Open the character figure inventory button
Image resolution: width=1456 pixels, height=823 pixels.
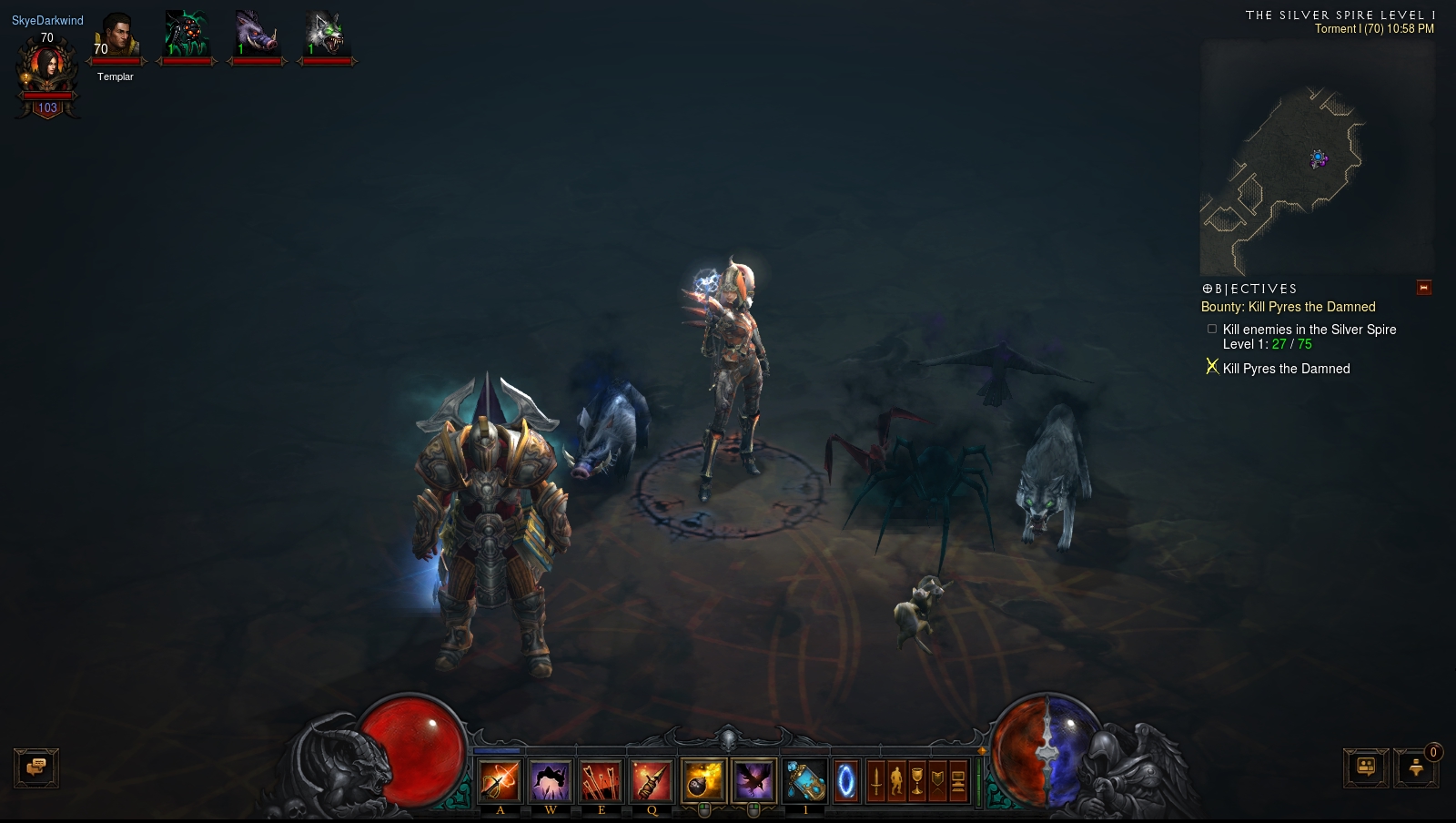(x=896, y=781)
